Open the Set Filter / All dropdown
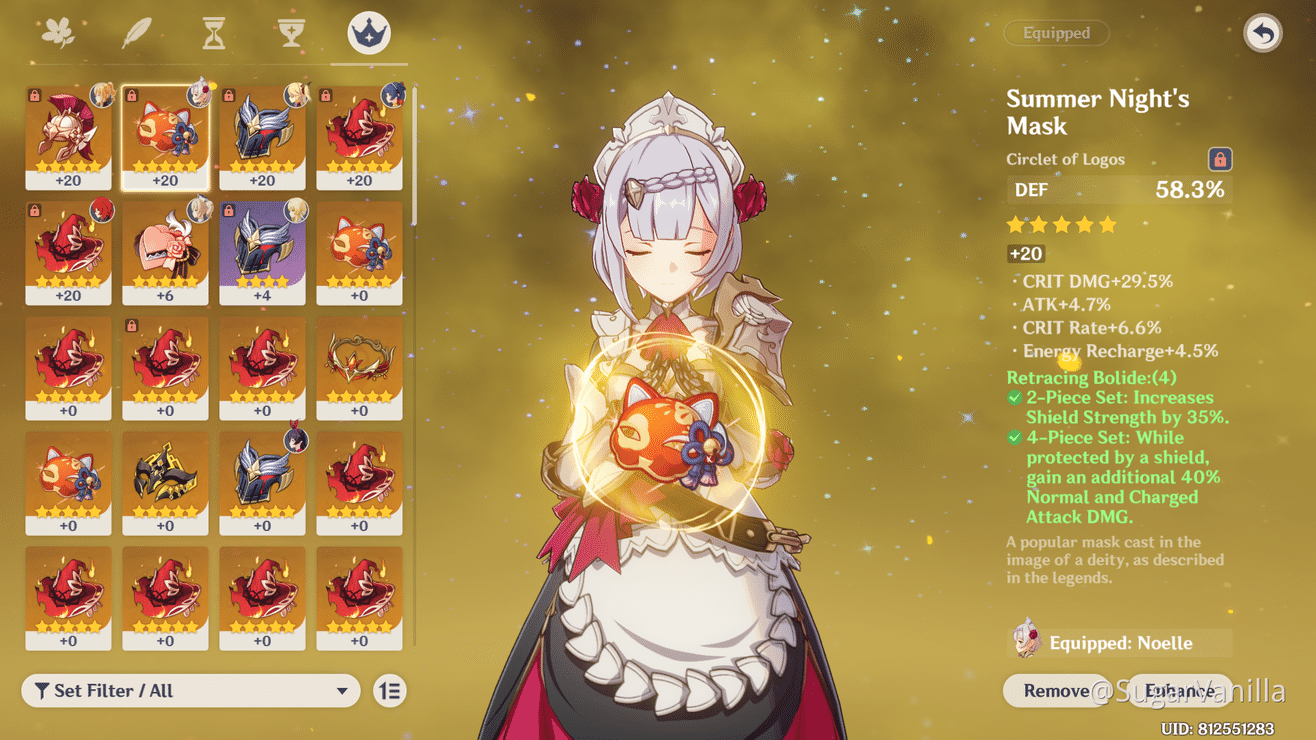Viewport: 1316px width, 740px height. coord(190,690)
